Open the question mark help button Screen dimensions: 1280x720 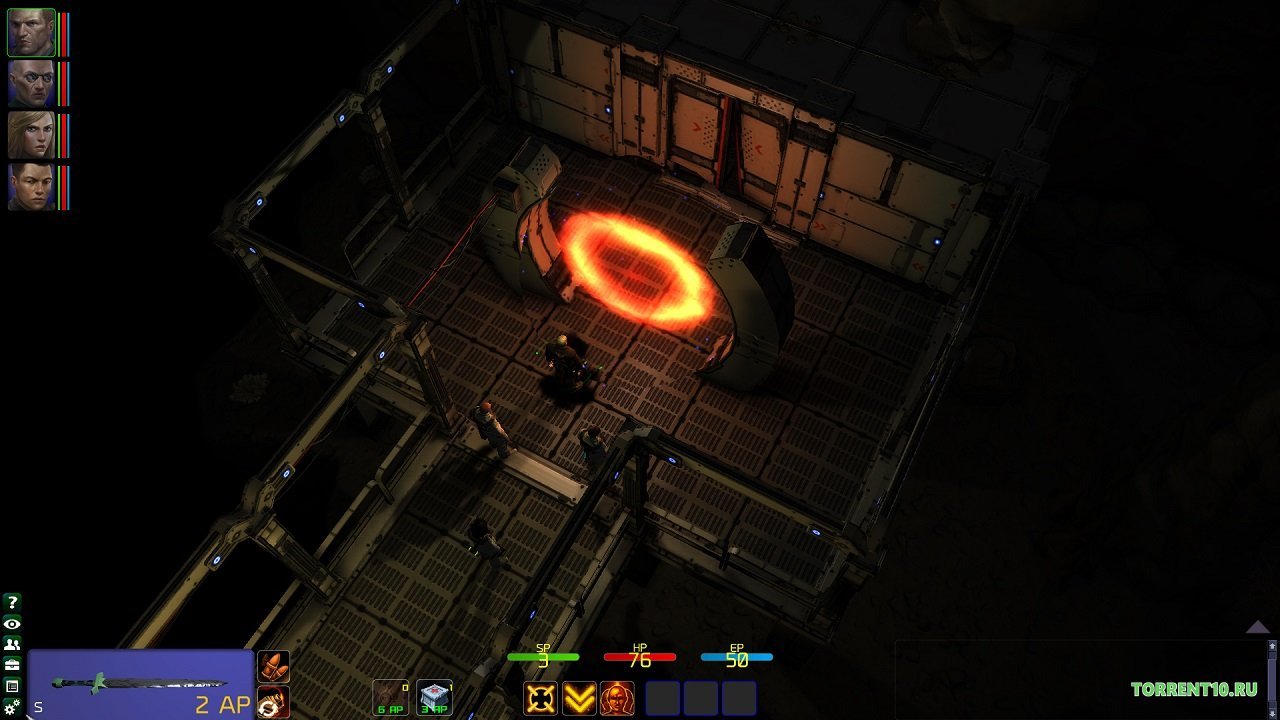(12, 602)
